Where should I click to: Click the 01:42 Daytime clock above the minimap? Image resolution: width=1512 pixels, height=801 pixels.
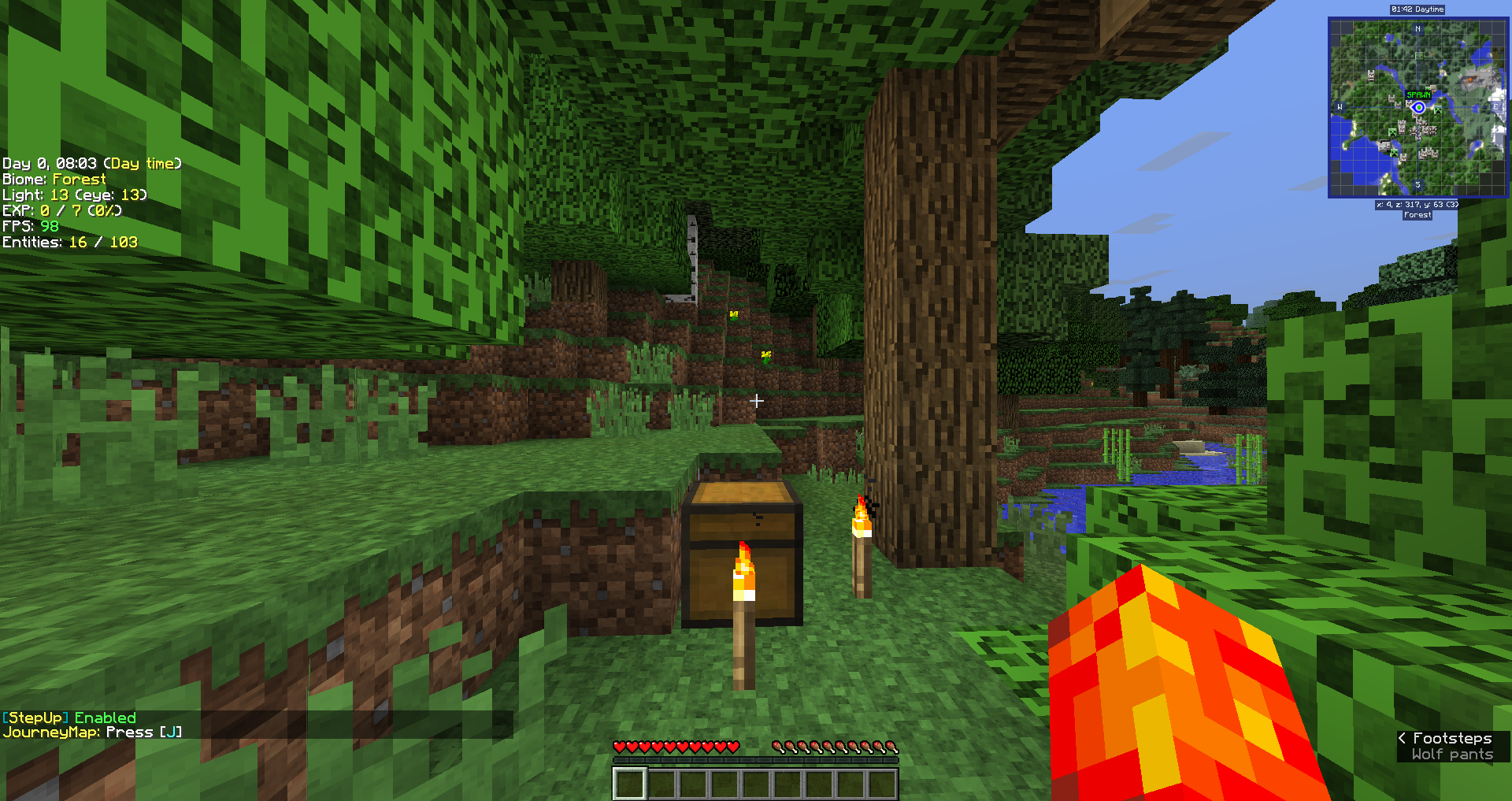tap(1417, 9)
